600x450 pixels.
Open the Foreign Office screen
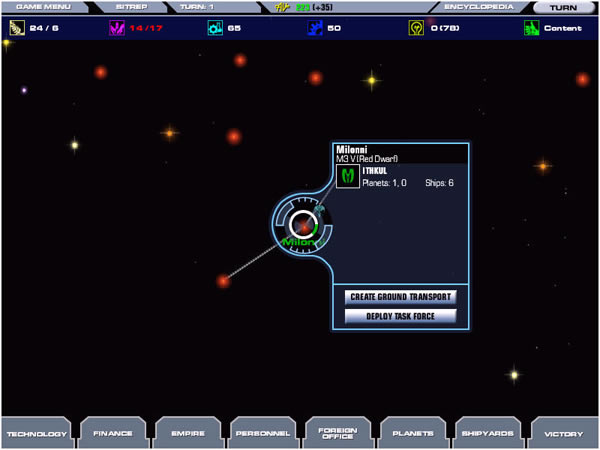(x=337, y=433)
